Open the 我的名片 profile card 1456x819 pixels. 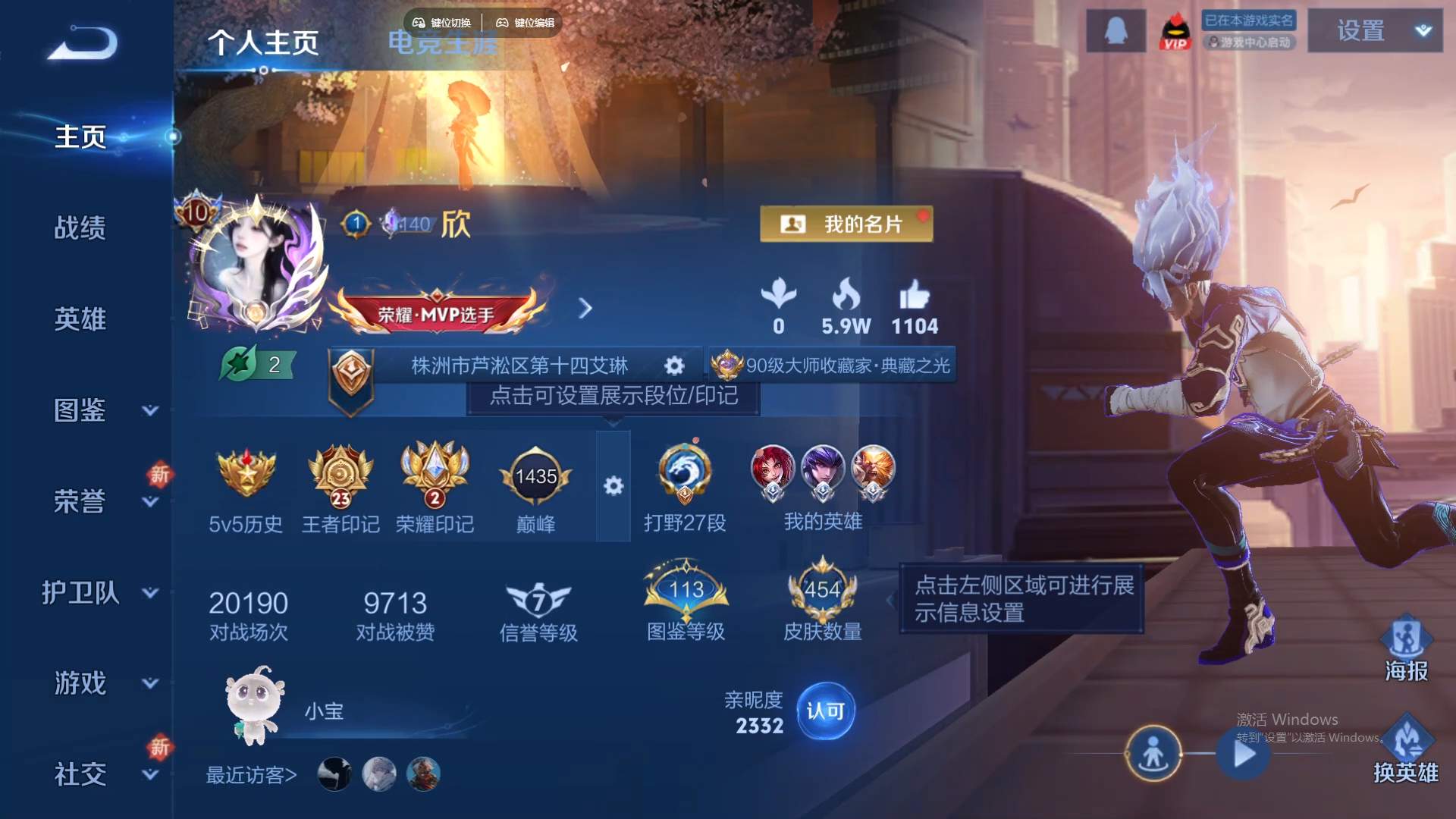click(844, 224)
